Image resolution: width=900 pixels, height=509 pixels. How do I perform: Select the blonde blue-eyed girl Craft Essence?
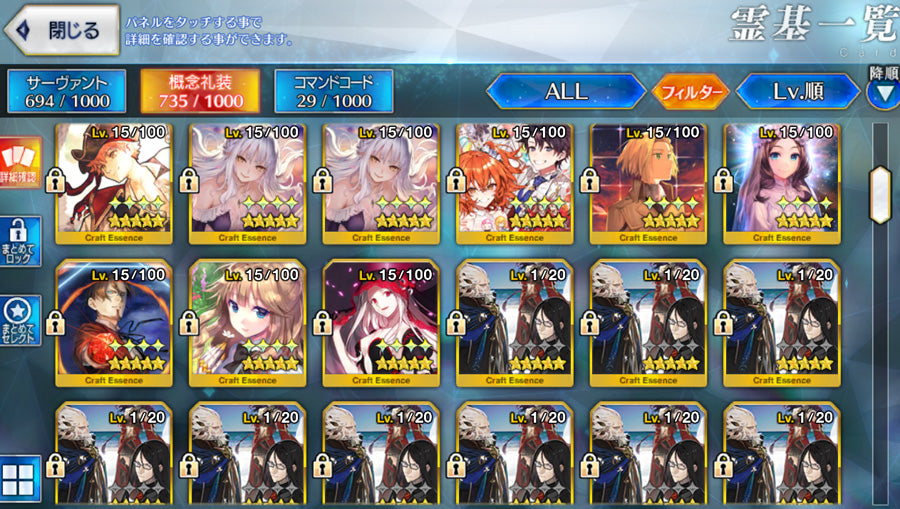coord(247,323)
